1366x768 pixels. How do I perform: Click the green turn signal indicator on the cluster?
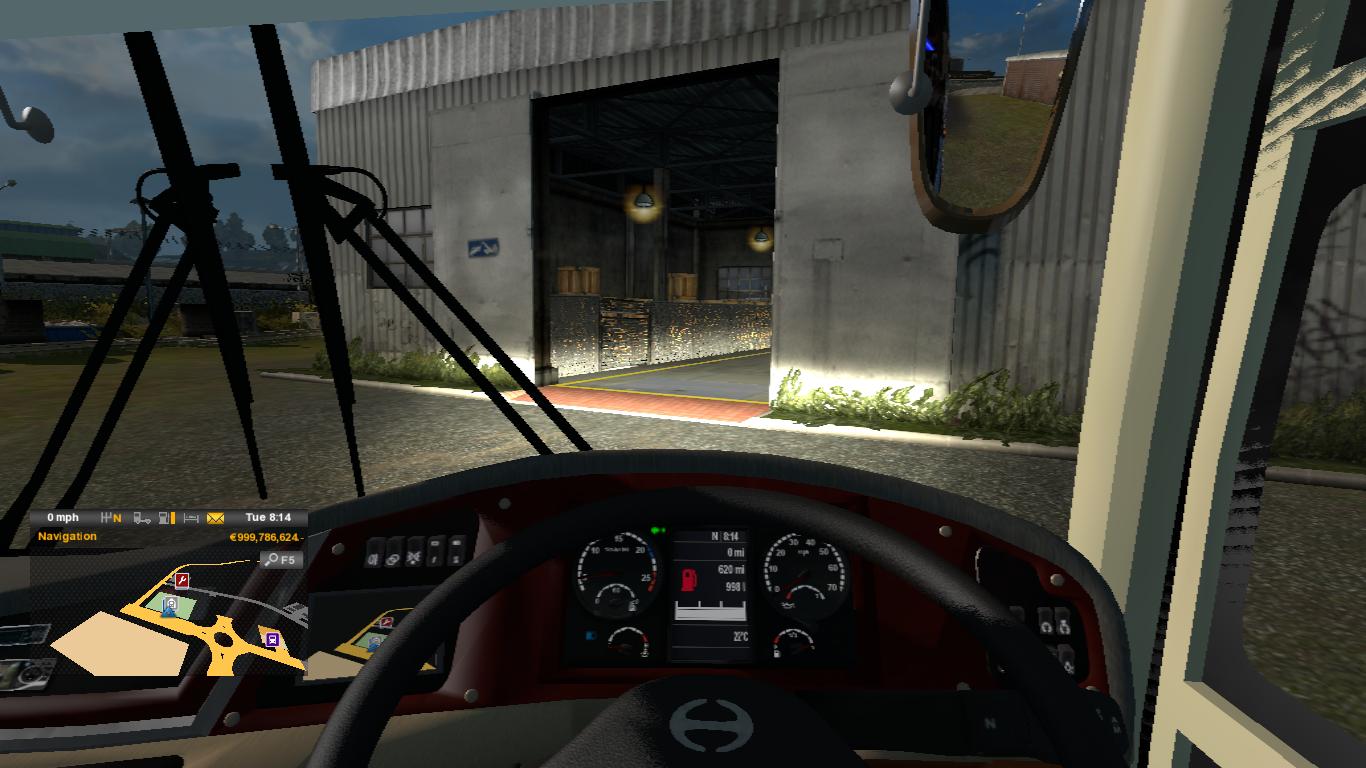(654, 528)
